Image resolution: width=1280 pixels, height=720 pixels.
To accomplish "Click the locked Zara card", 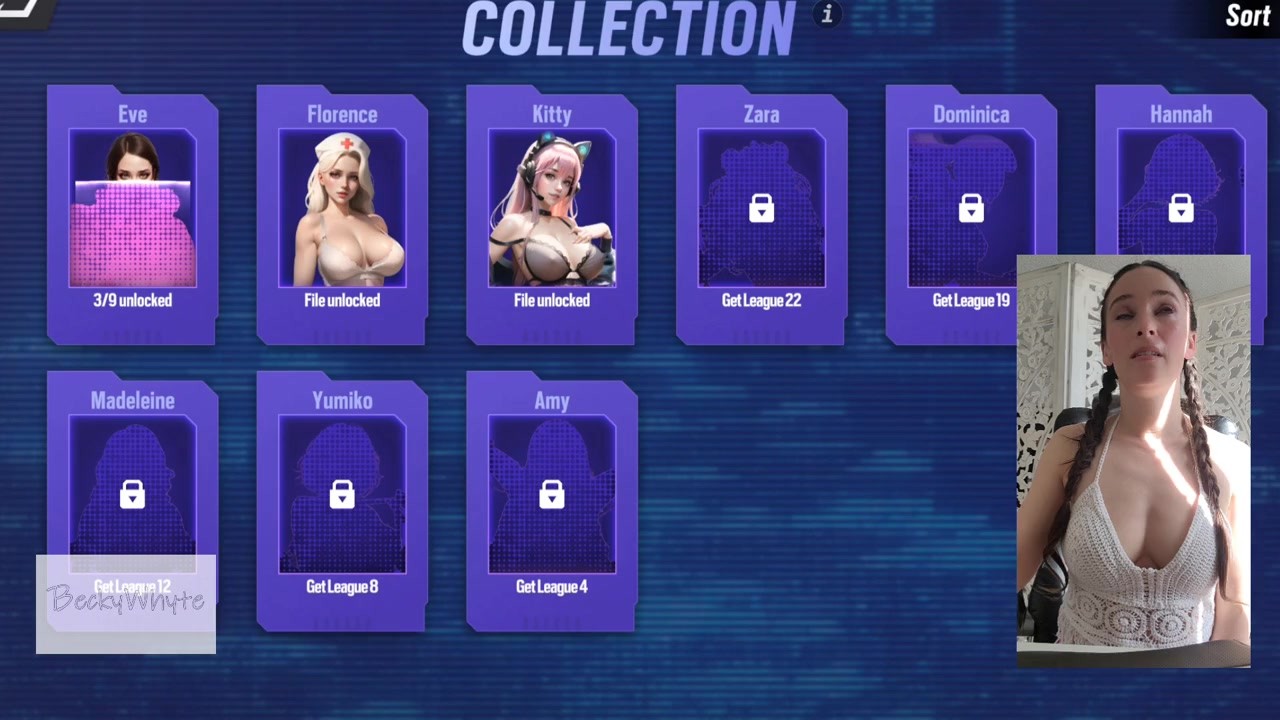I will [761, 215].
